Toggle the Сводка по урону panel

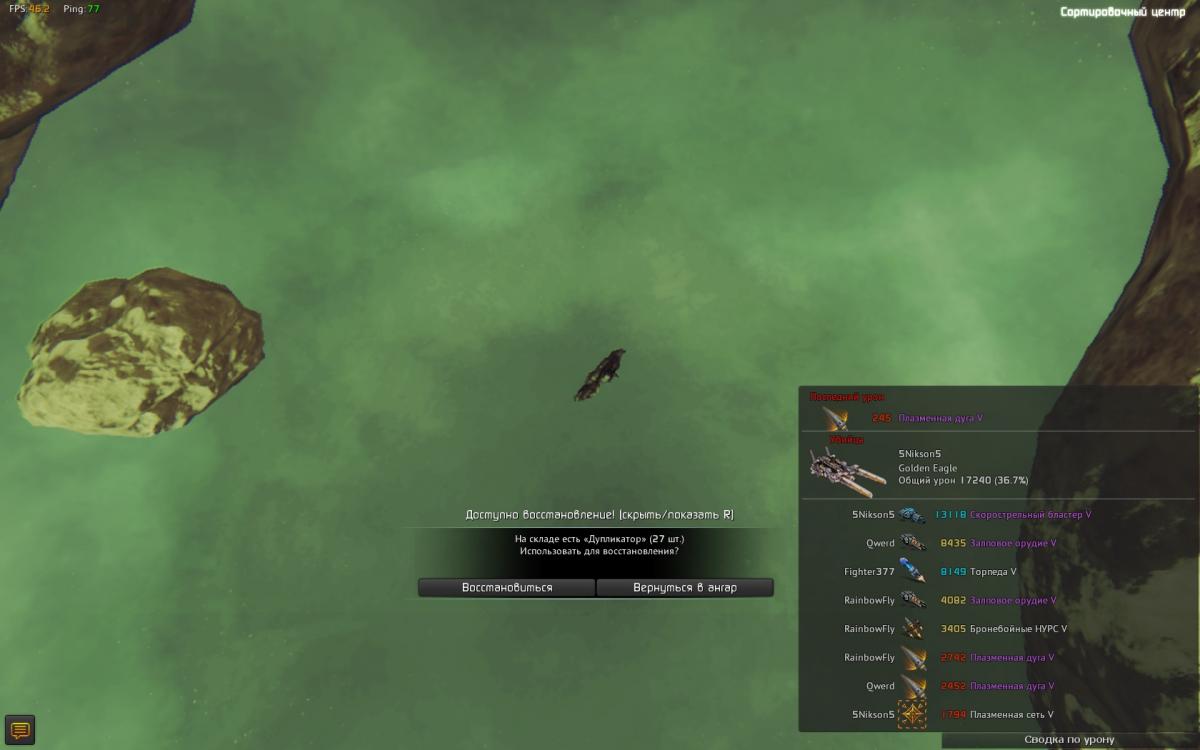tap(1069, 739)
